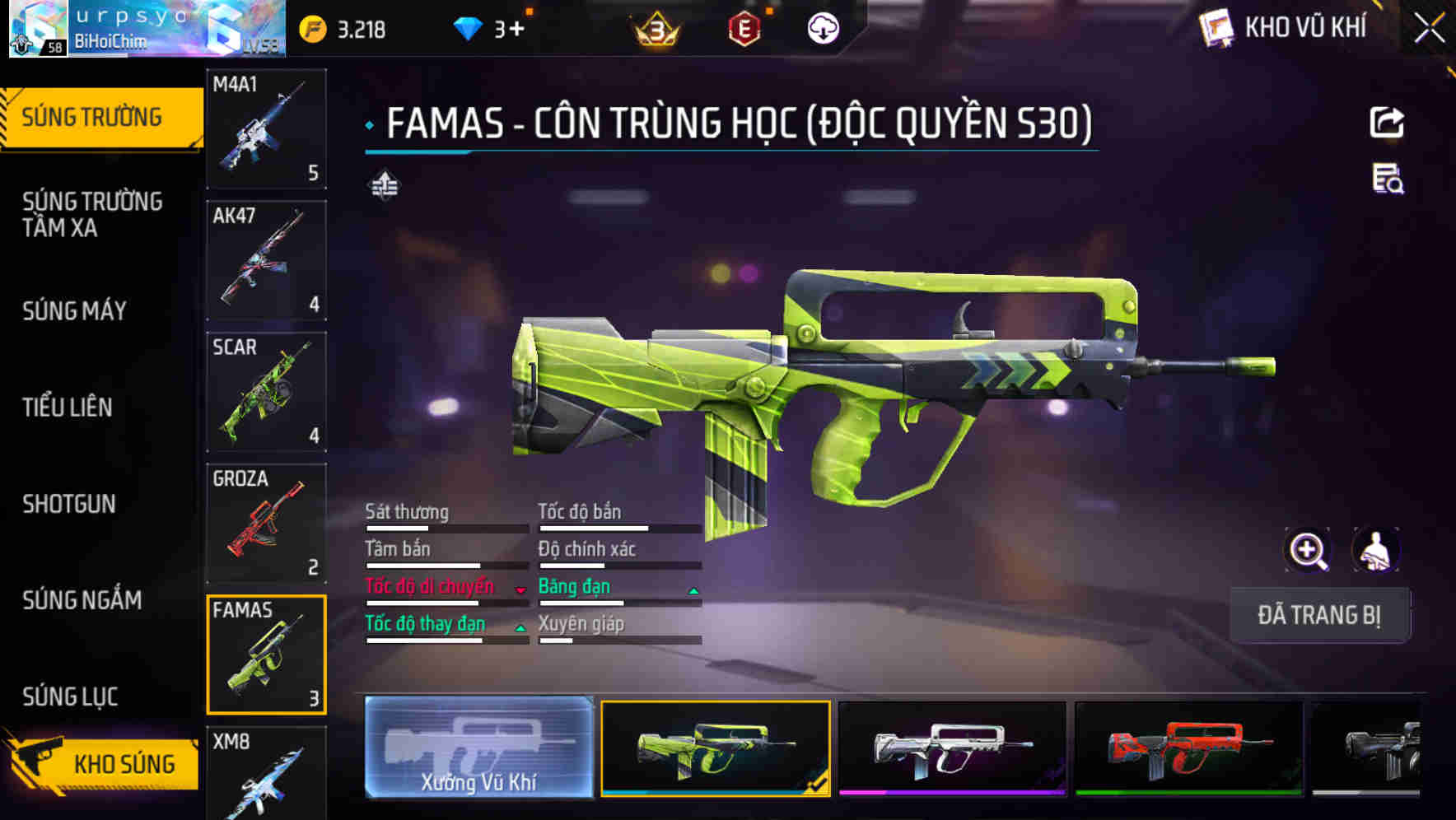Share the FAMAS skin
Screen dimensions: 1456x820
coord(1387,123)
